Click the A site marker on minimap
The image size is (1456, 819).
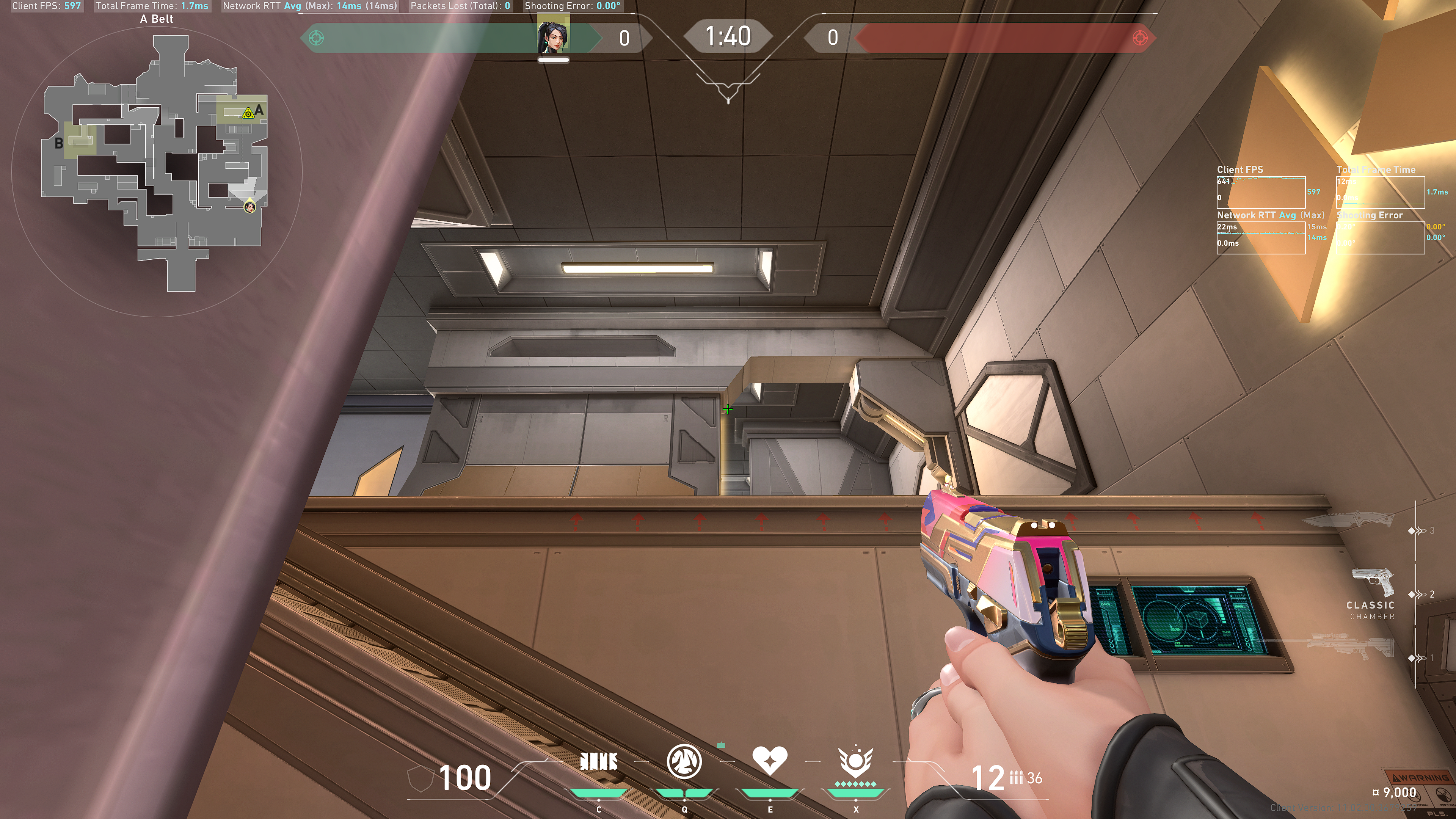click(x=259, y=110)
